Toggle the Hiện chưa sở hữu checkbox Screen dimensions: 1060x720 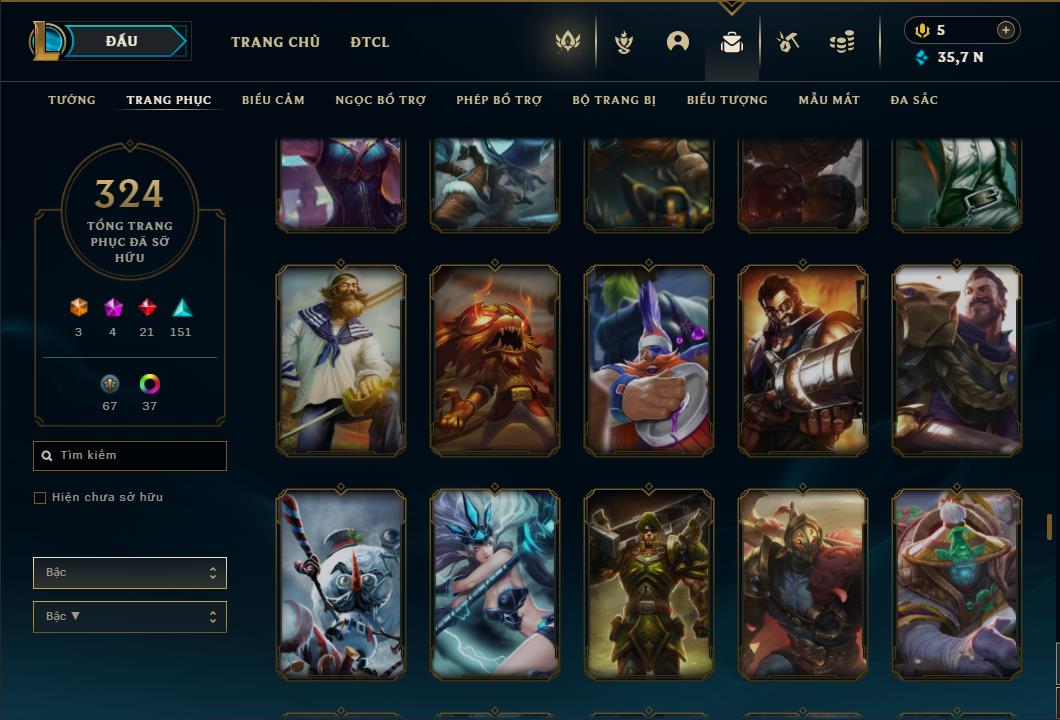[40, 498]
